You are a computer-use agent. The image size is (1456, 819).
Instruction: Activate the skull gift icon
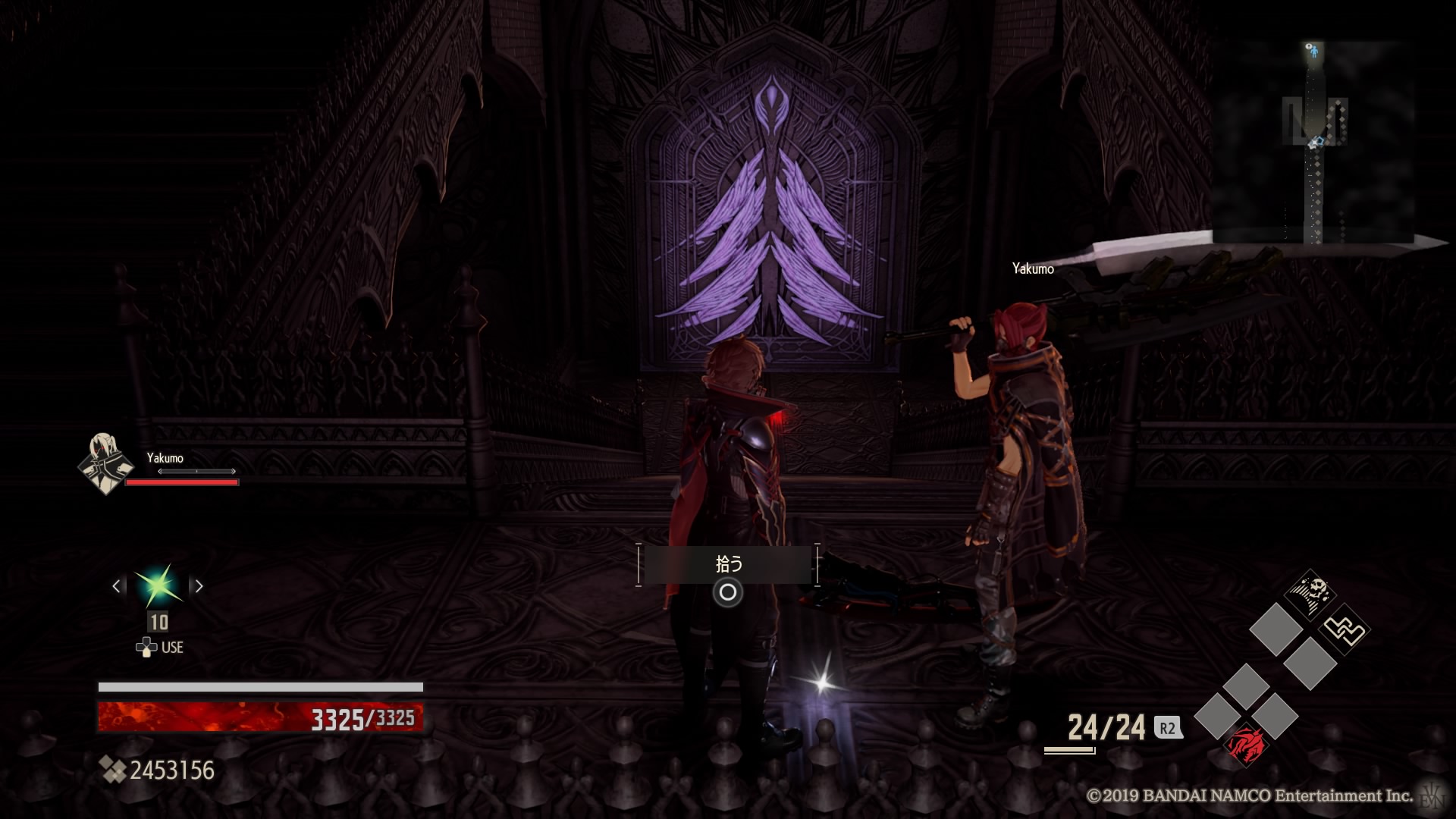point(1311,593)
